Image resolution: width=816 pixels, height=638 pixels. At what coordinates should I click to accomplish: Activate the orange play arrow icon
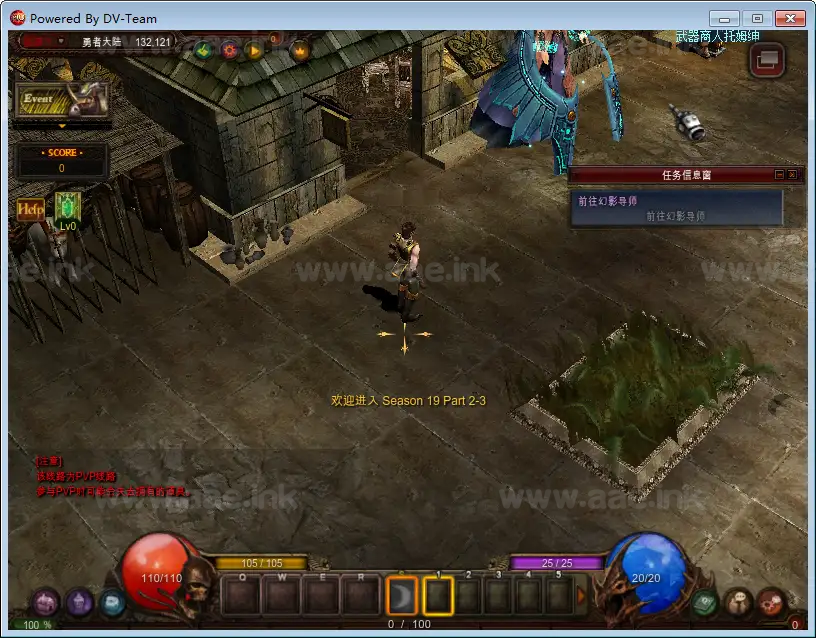point(254,50)
